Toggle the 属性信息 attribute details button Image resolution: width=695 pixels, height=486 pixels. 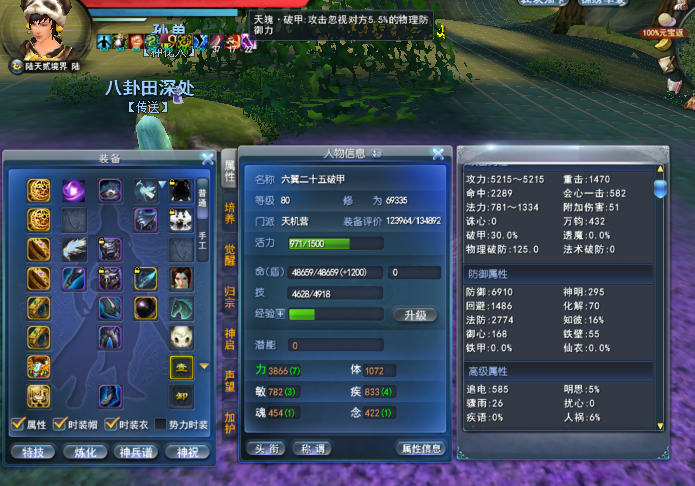[420, 448]
